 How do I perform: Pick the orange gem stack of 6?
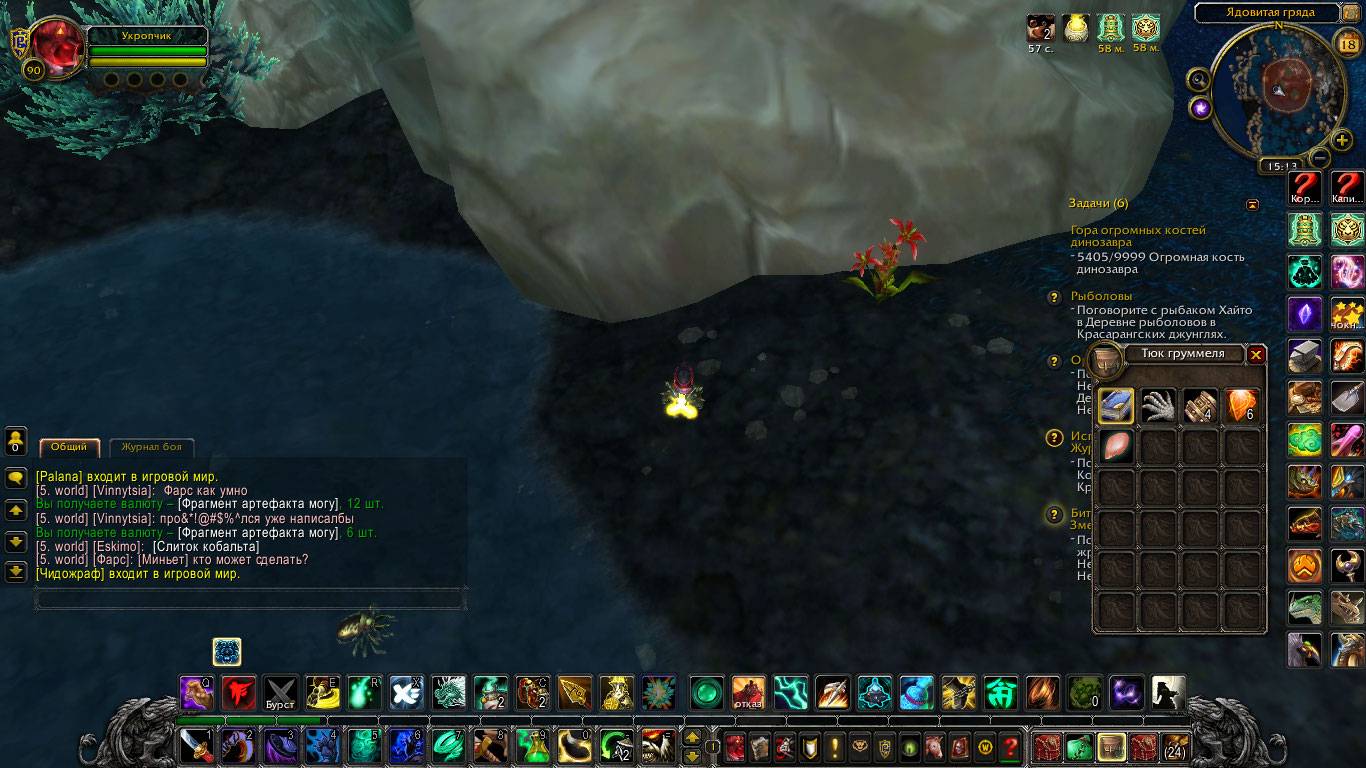pyautogui.click(x=1243, y=405)
